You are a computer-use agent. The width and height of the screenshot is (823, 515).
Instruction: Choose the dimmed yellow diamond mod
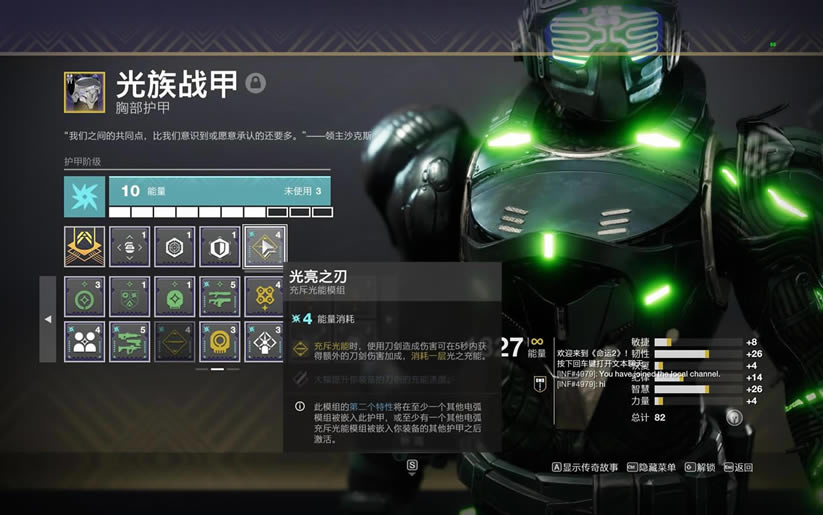[x=174, y=341]
